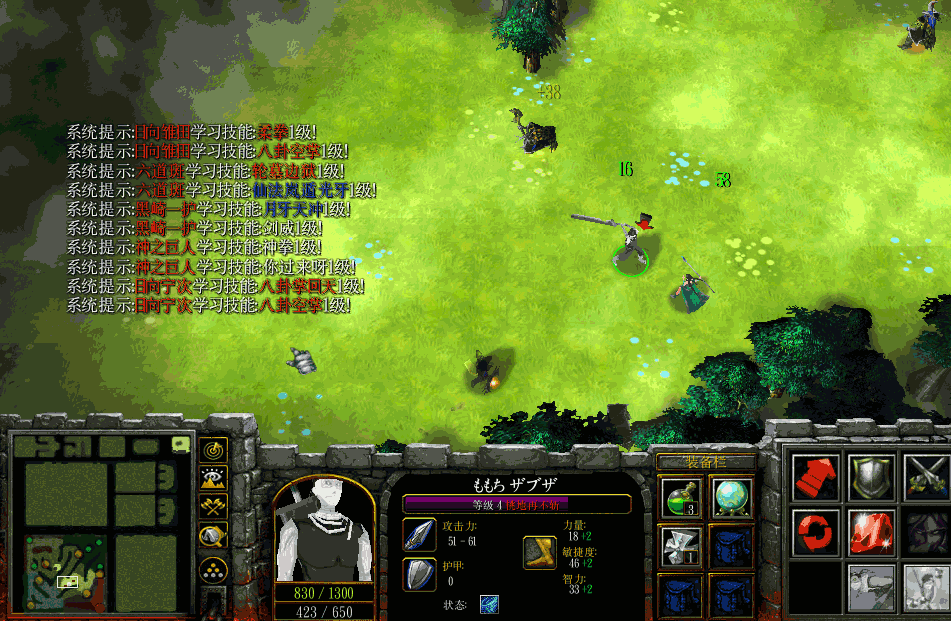951x621 pixels.
Task: Inspect the armor shield icon
Action: pos(419,575)
